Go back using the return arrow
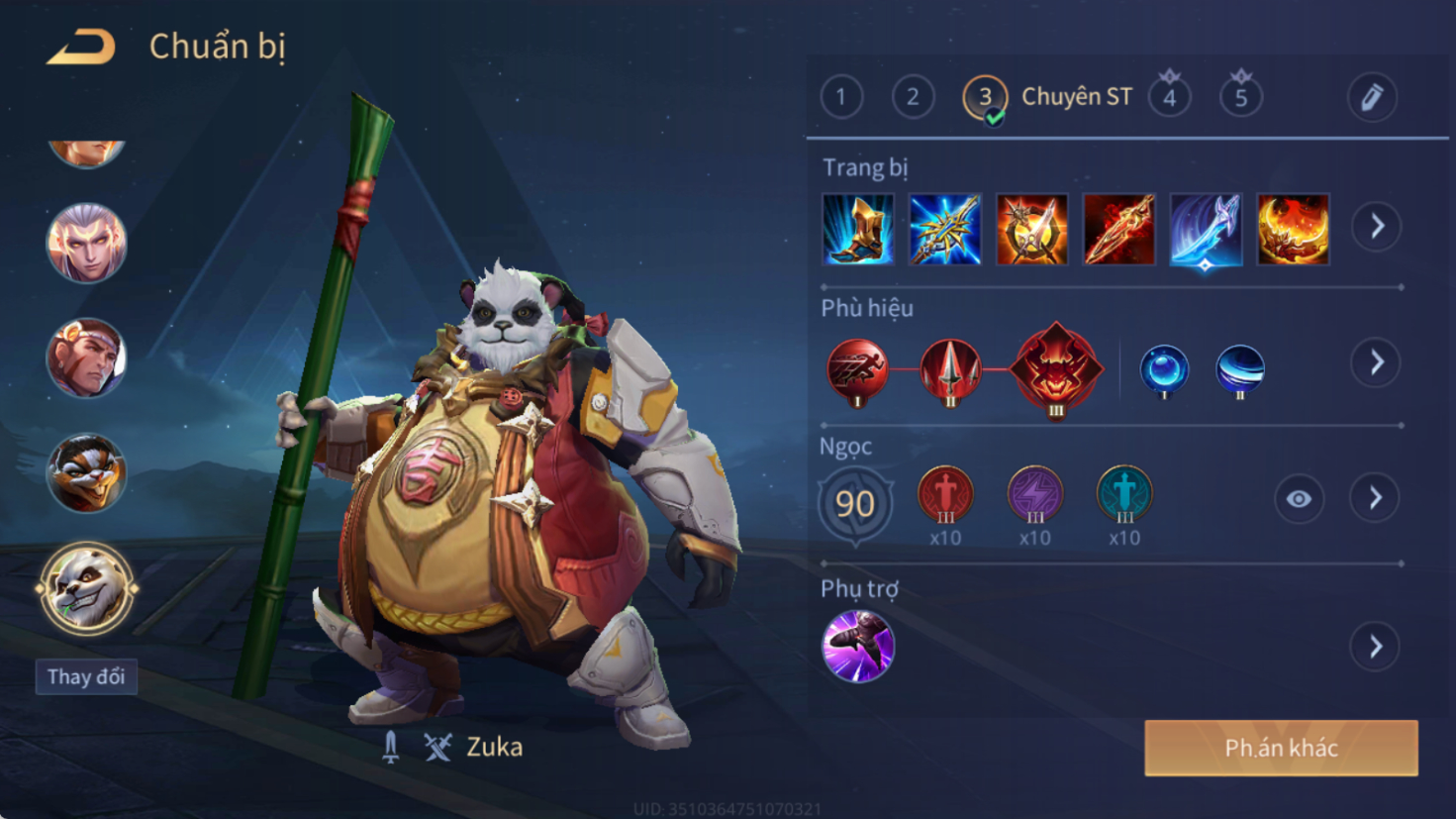Image resolution: width=1456 pixels, height=819 pixels. [81, 47]
